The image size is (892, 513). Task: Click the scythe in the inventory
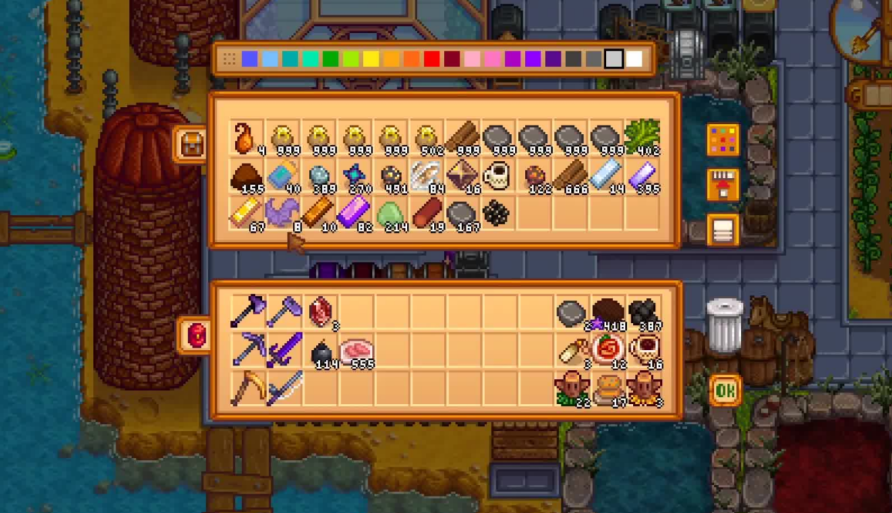click(x=246, y=387)
